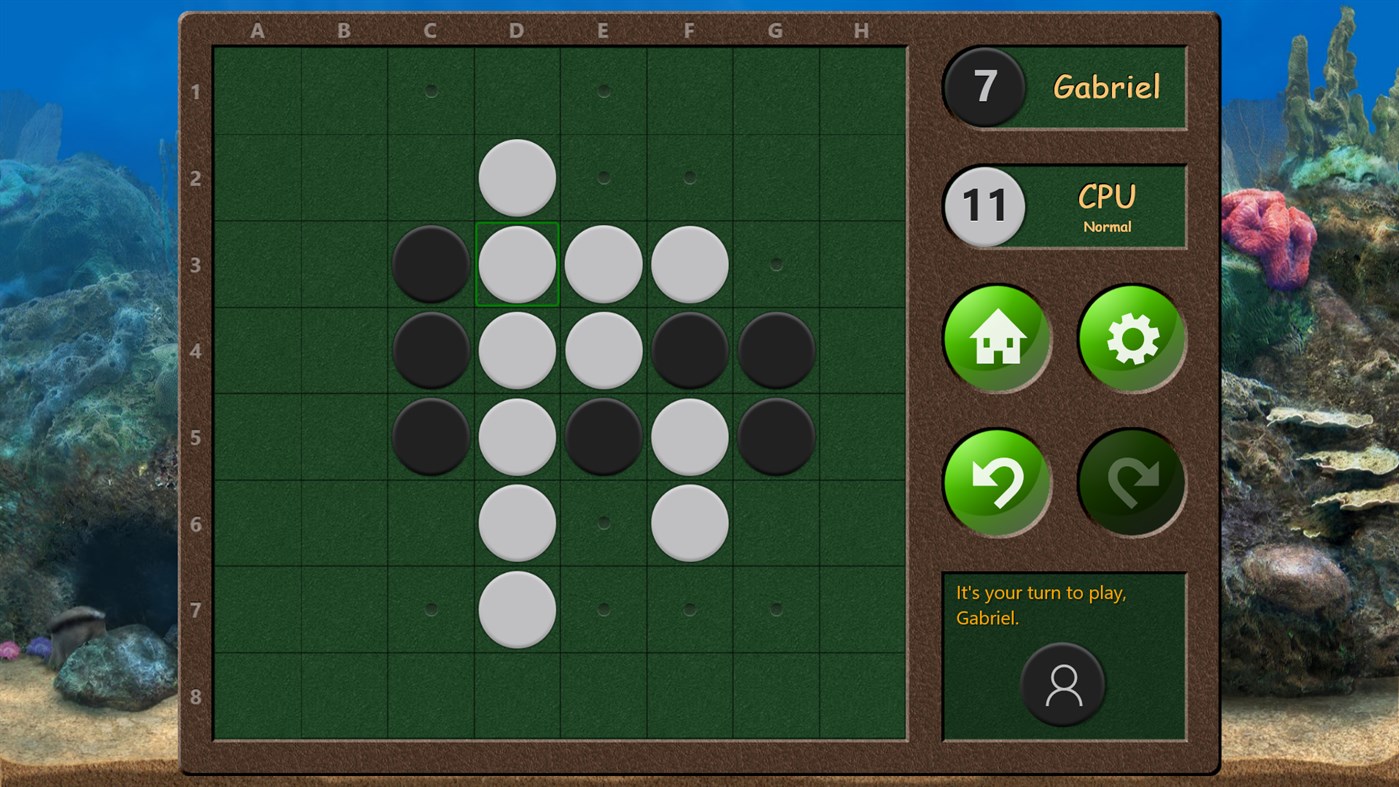The image size is (1399, 787).
Task: Play a move on the hint dot at E2
Action: click(603, 176)
